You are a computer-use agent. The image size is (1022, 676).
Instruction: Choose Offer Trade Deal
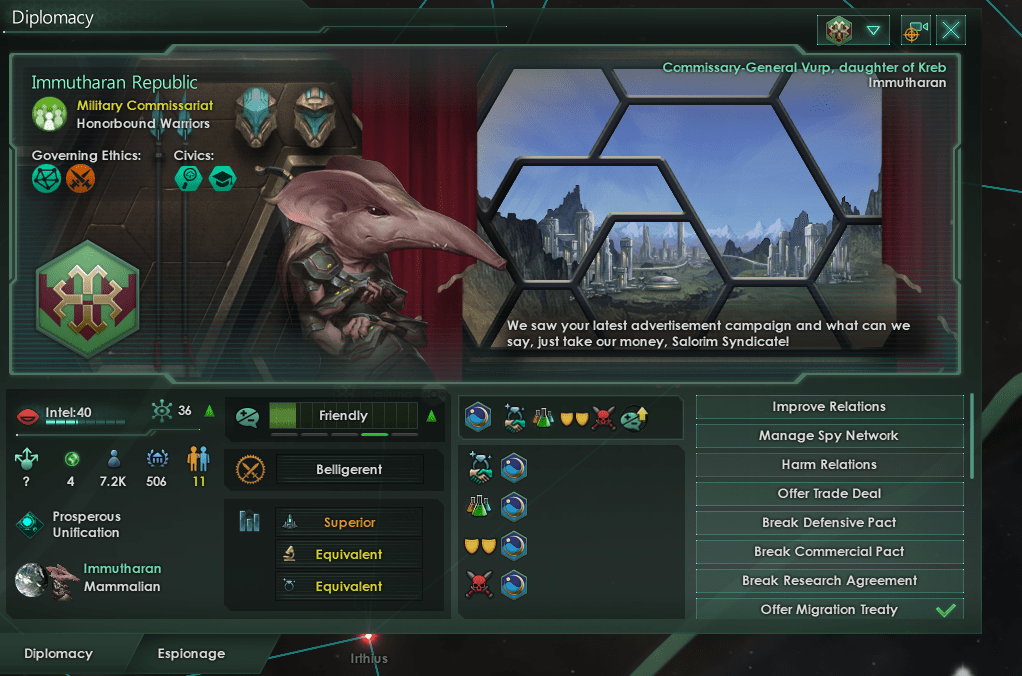click(829, 494)
